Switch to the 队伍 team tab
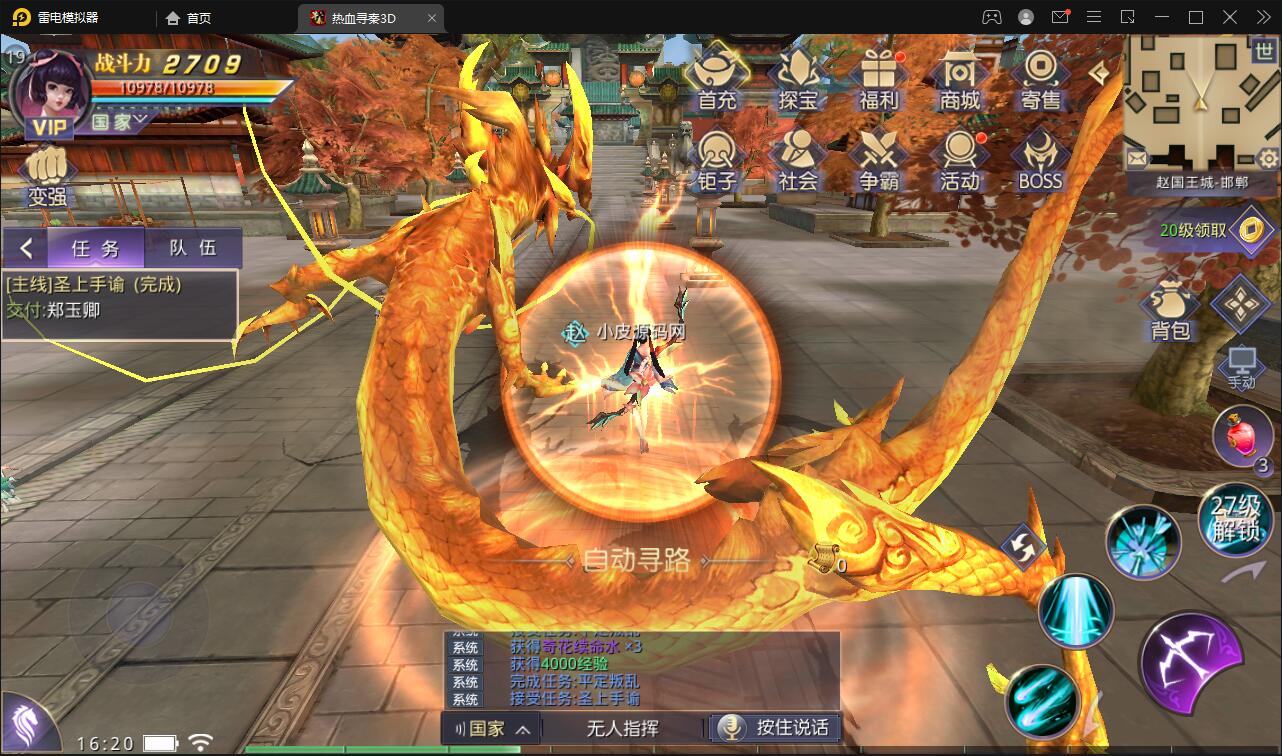This screenshot has width=1282, height=756. 193,248
